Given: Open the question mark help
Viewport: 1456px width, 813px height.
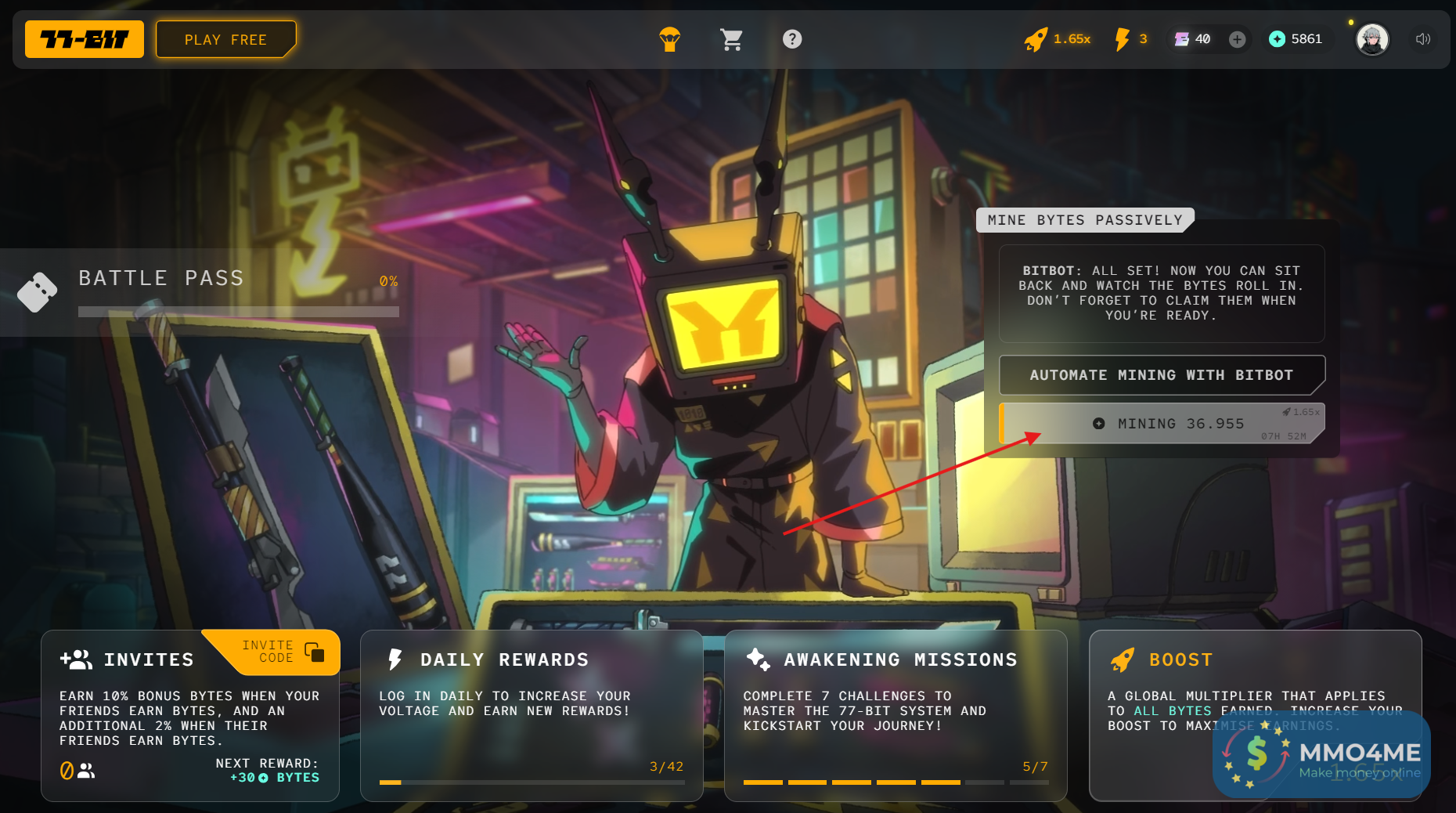Looking at the screenshot, I should [792, 39].
